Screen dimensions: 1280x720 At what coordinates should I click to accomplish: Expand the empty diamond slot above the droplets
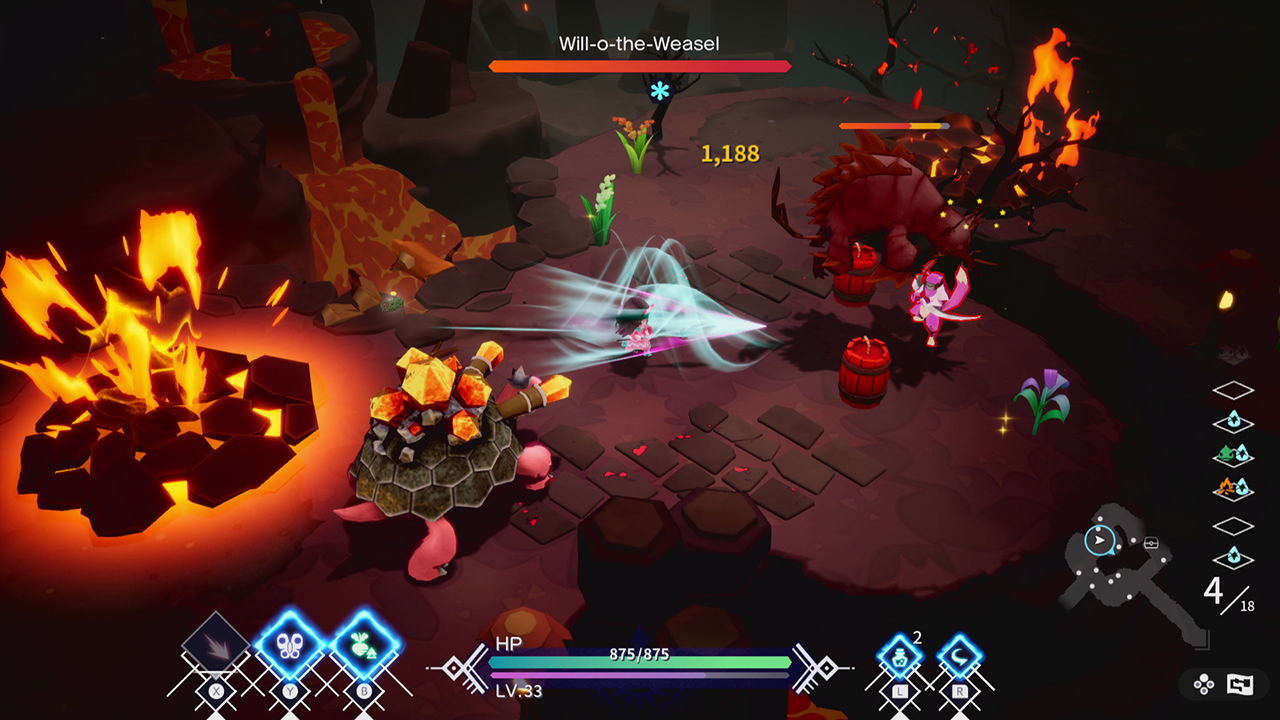pyautogui.click(x=1232, y=388)
